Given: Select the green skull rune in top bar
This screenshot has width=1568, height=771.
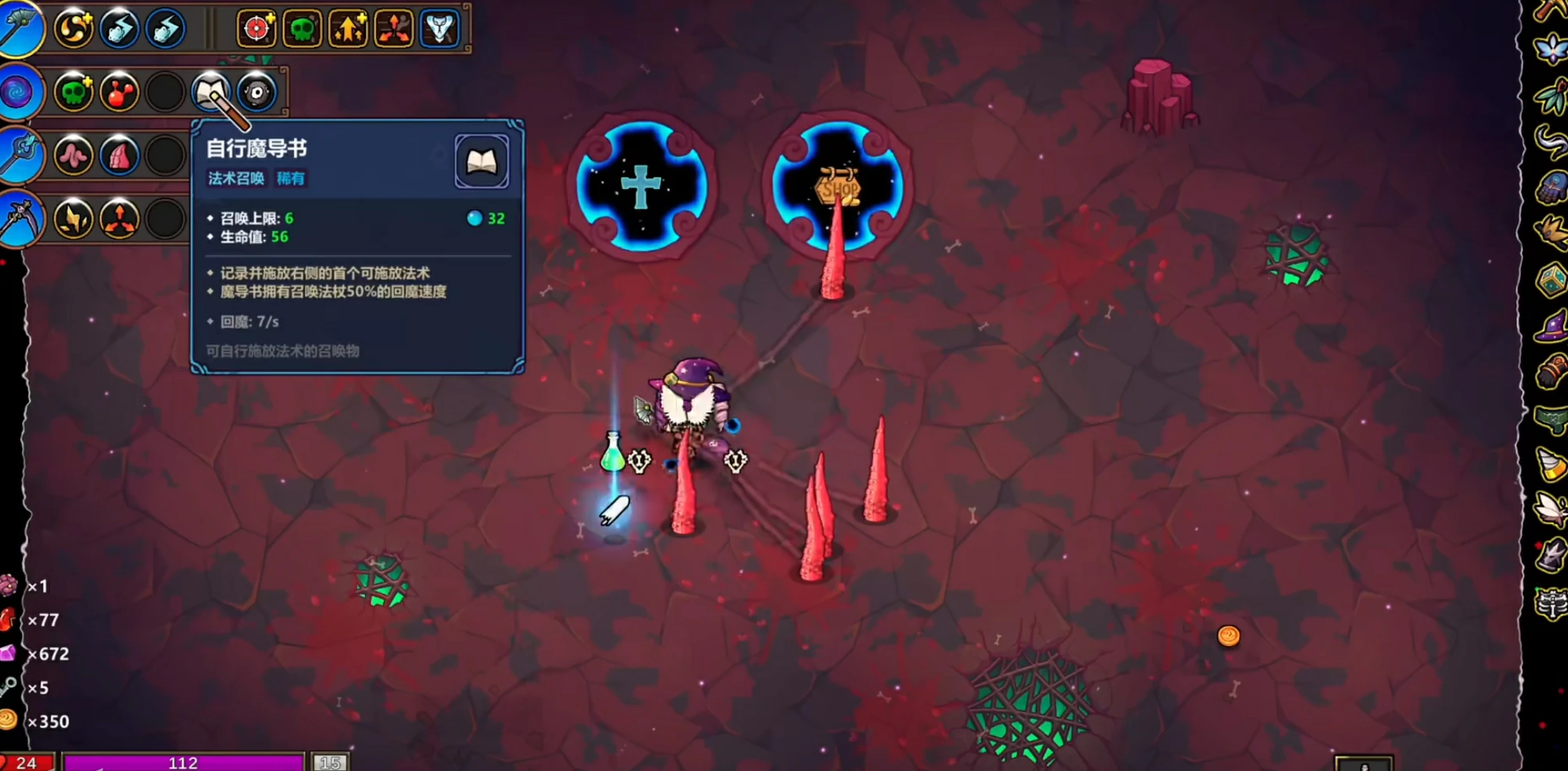Looking at the screenshot, I should [302, 29].
